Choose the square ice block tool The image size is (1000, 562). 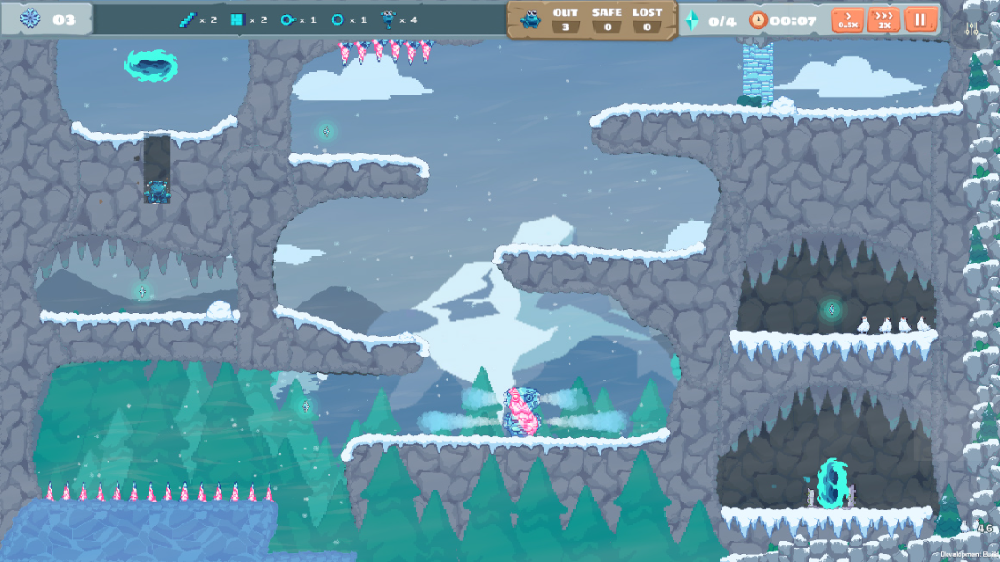point(237,19)
